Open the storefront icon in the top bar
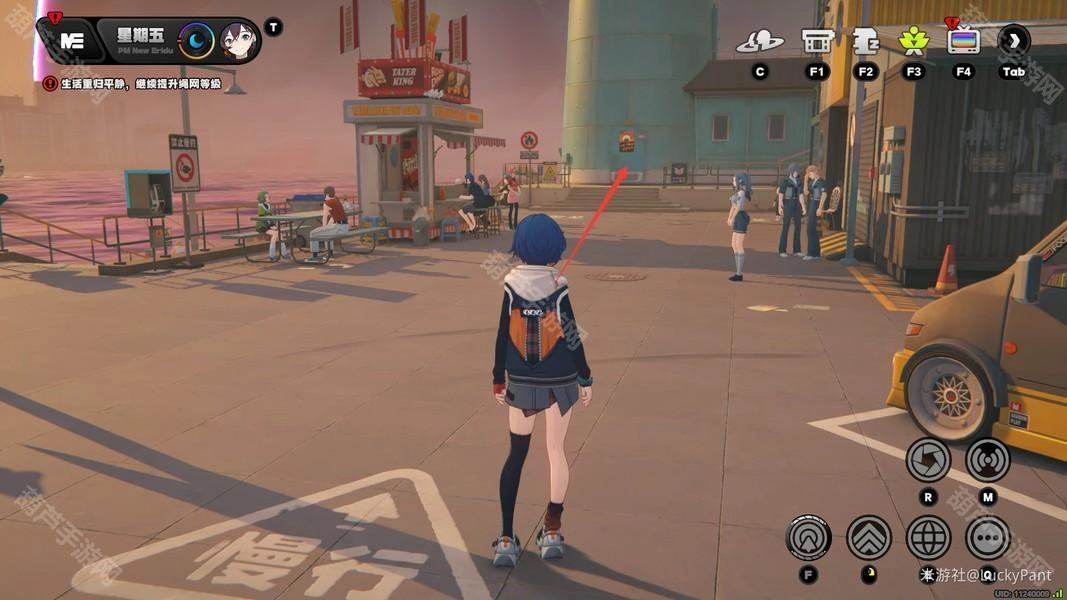The height and width of the screenshot is (600, 1067). (x=817, y=41)
